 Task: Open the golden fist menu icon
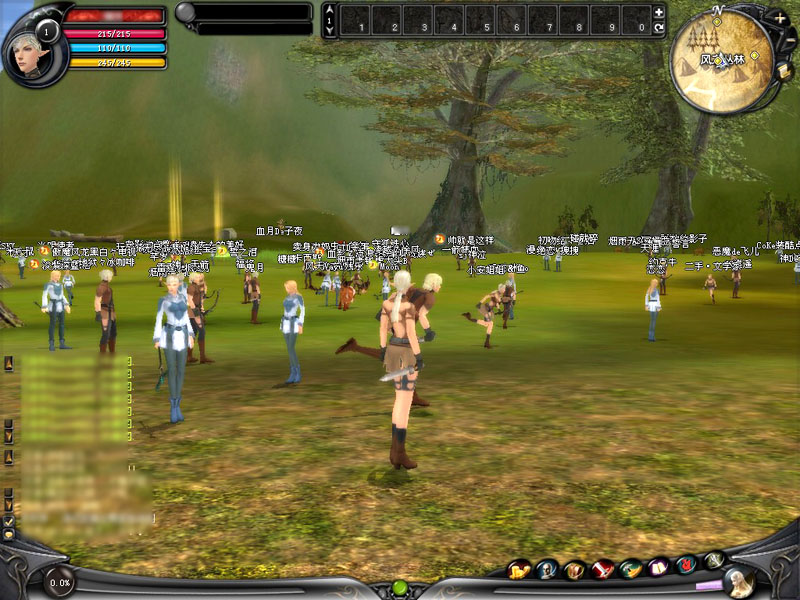pos(519,570)
